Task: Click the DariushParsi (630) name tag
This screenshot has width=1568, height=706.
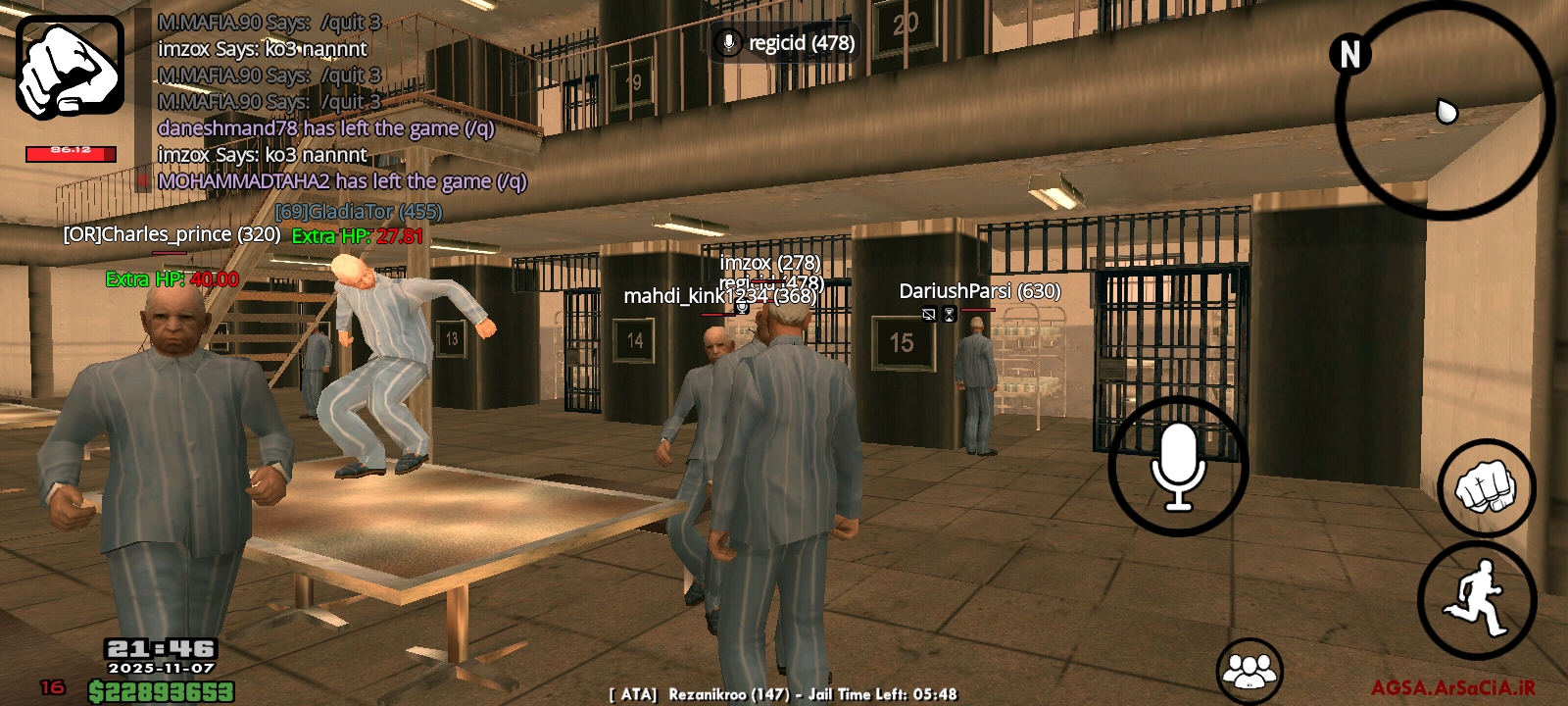Action: (979, 291)
